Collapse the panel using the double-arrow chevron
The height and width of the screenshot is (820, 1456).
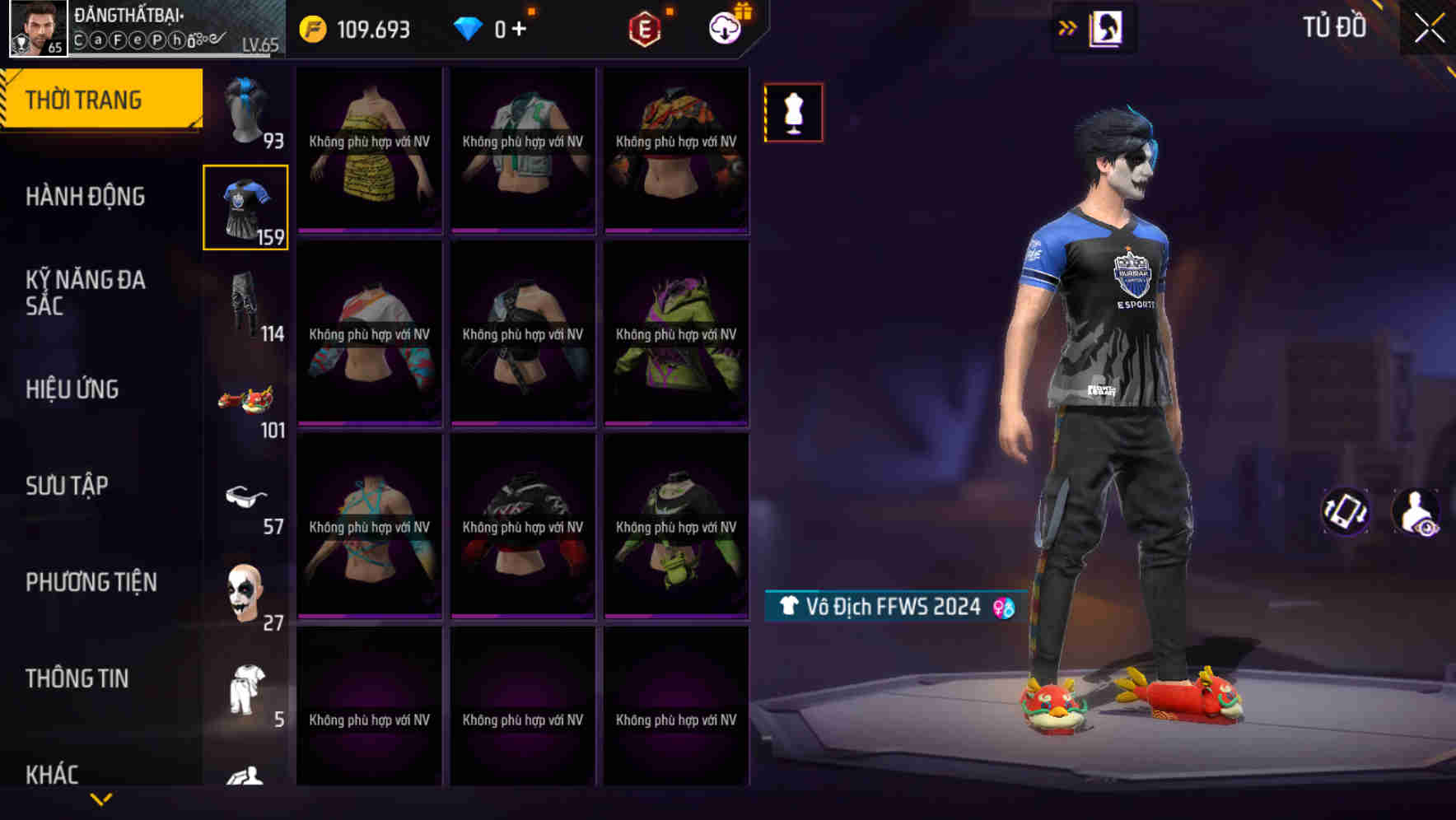tap(1068, 27)
